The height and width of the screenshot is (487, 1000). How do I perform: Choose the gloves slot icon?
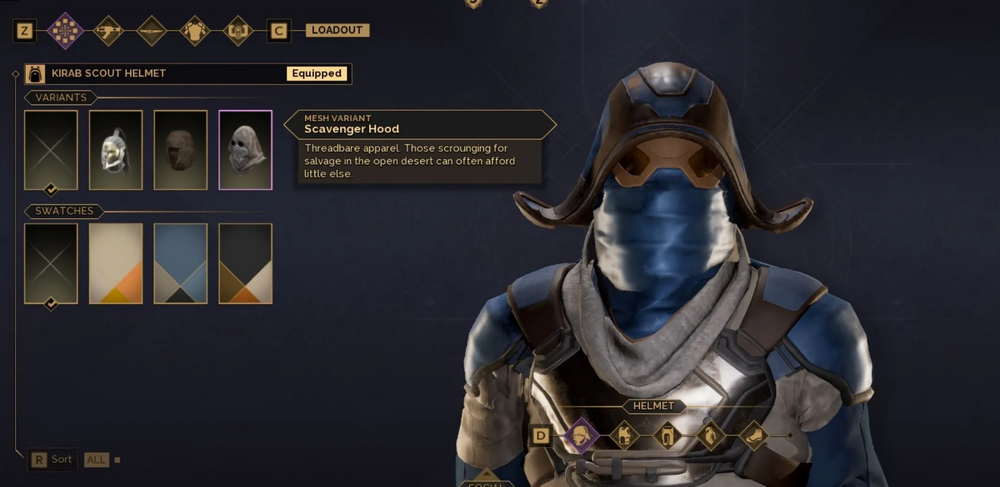(710, 436)
